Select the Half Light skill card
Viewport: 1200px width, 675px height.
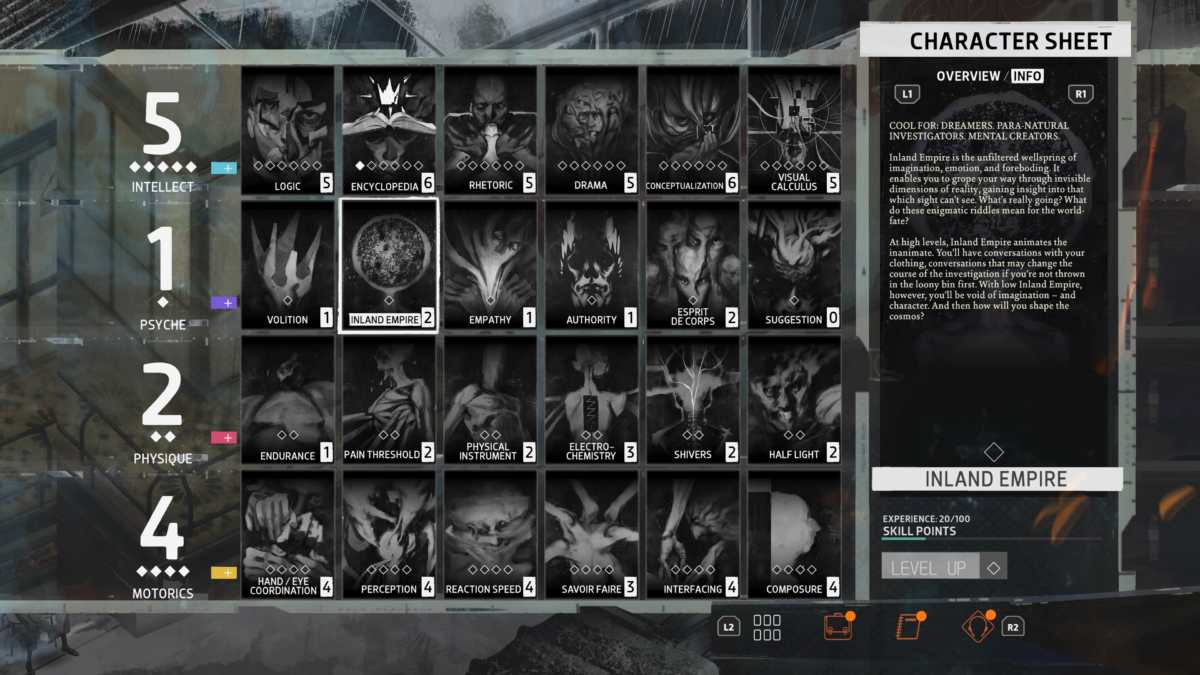point(794,399)
